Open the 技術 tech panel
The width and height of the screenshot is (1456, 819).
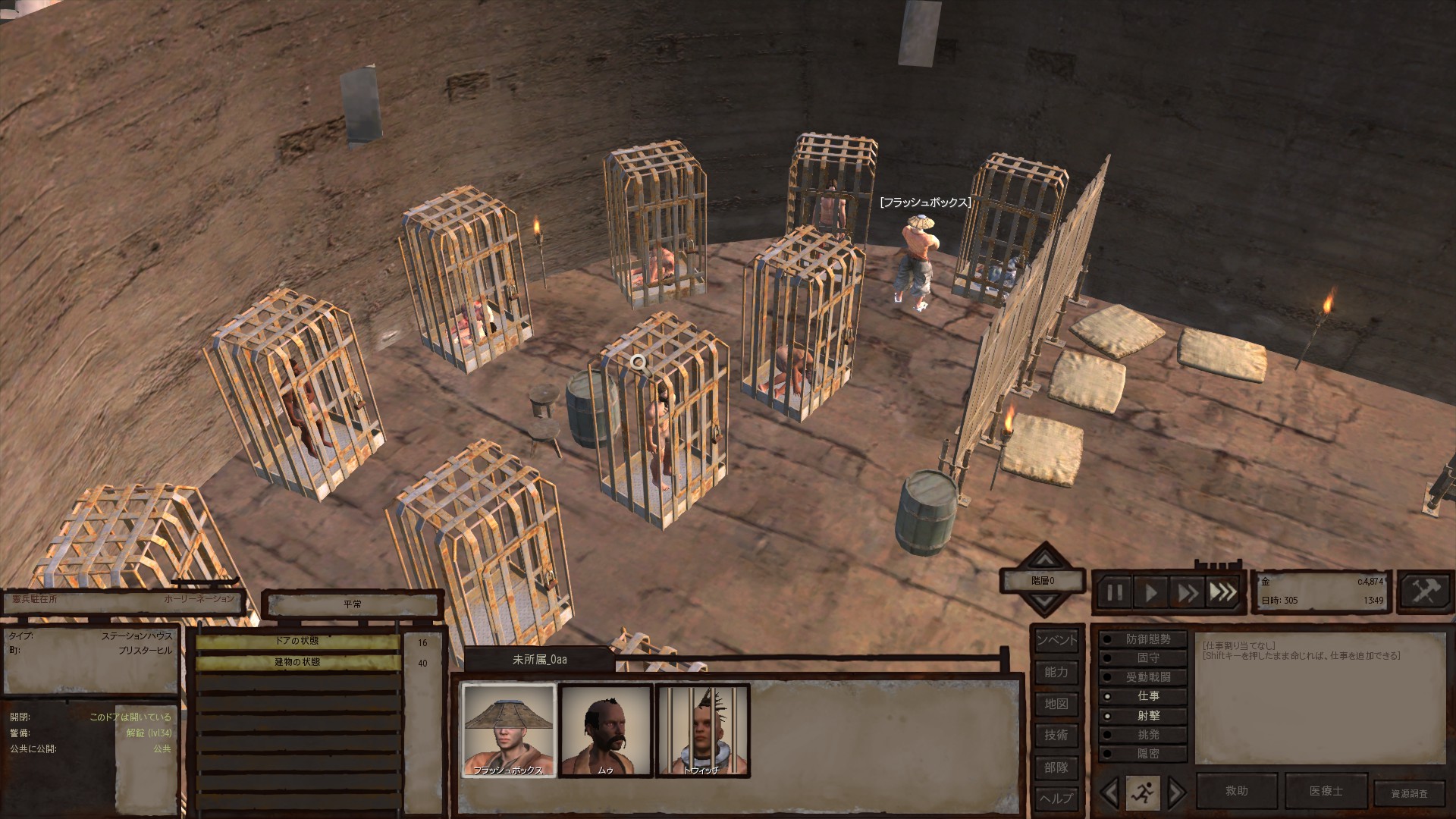[1056, 735]
